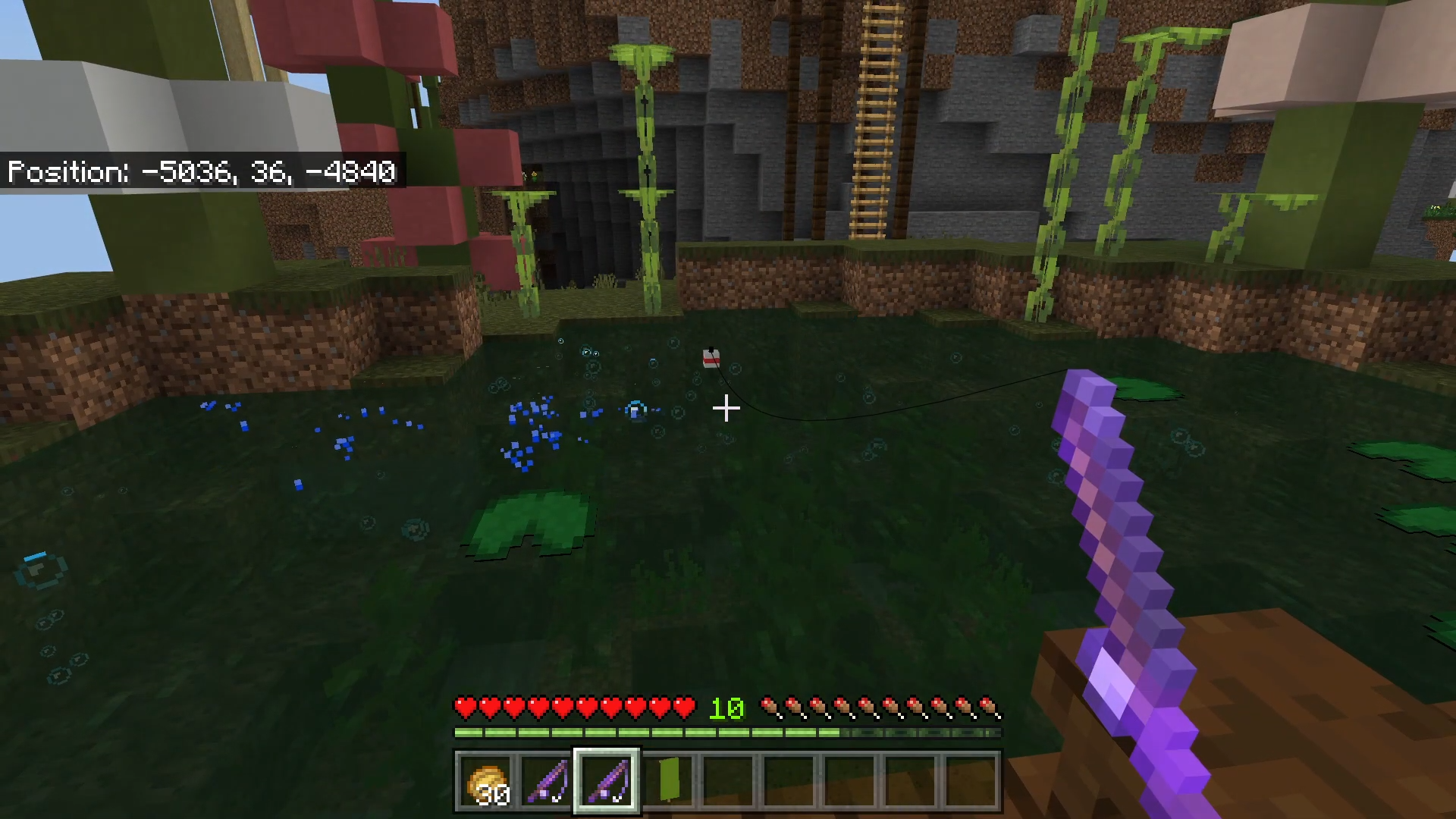Click the highlighted enchanted fishing rod slot

click(x=607, y=781)
